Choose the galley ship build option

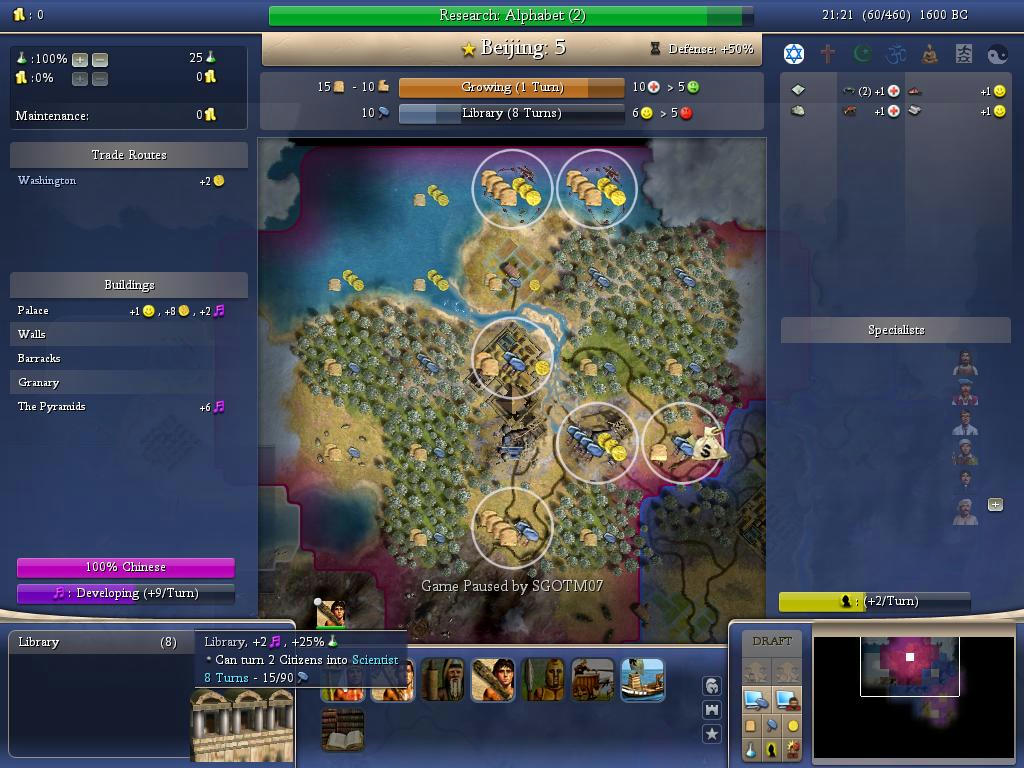642,679
